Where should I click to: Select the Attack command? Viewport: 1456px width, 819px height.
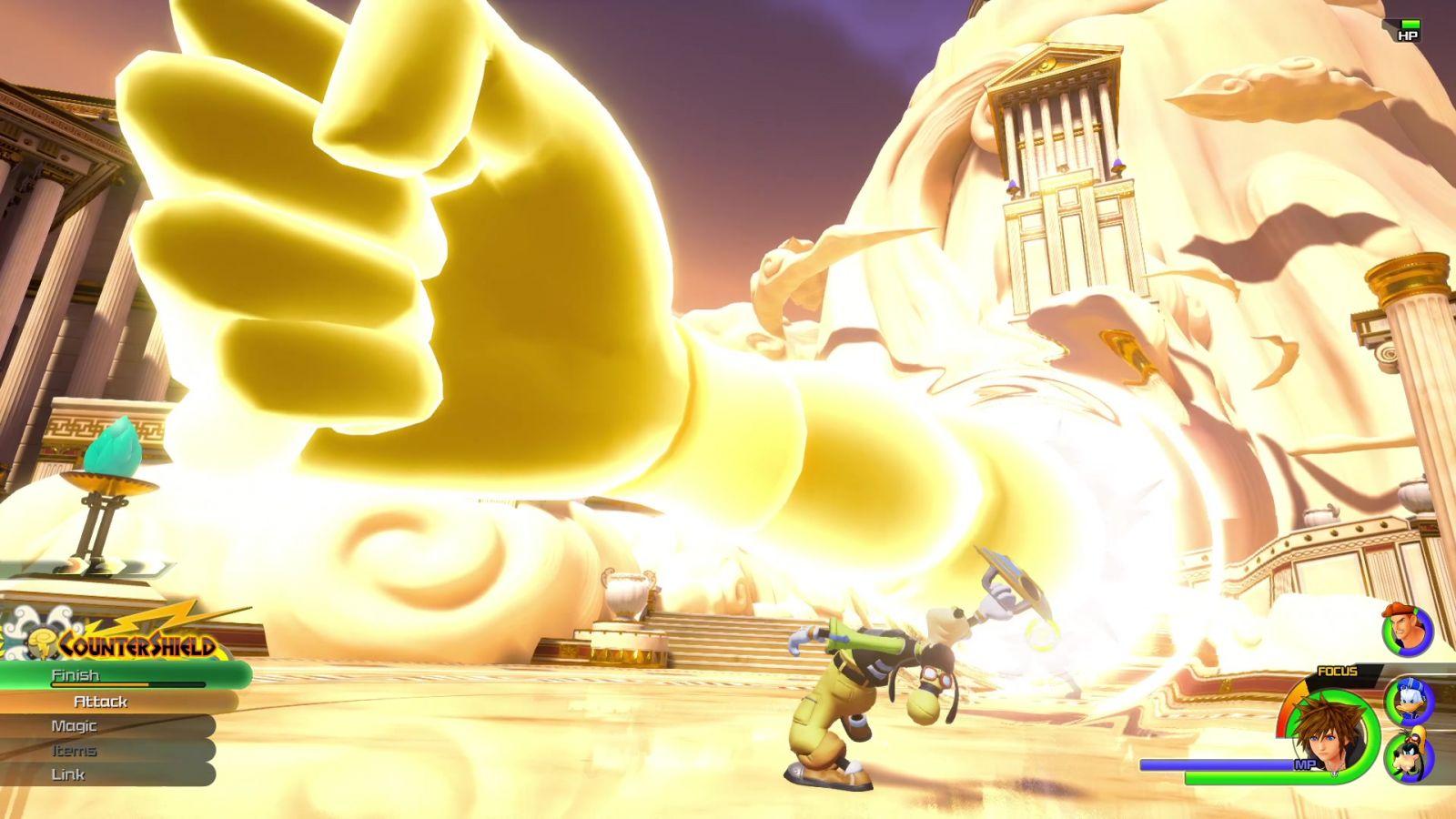pos(100,702)
